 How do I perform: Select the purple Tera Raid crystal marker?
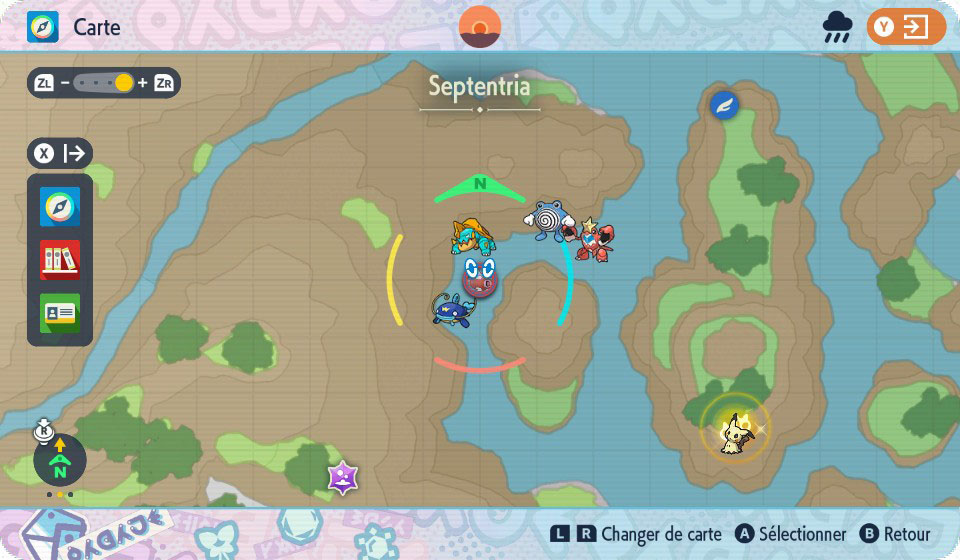pyautogui.click(x=343, y=477)
